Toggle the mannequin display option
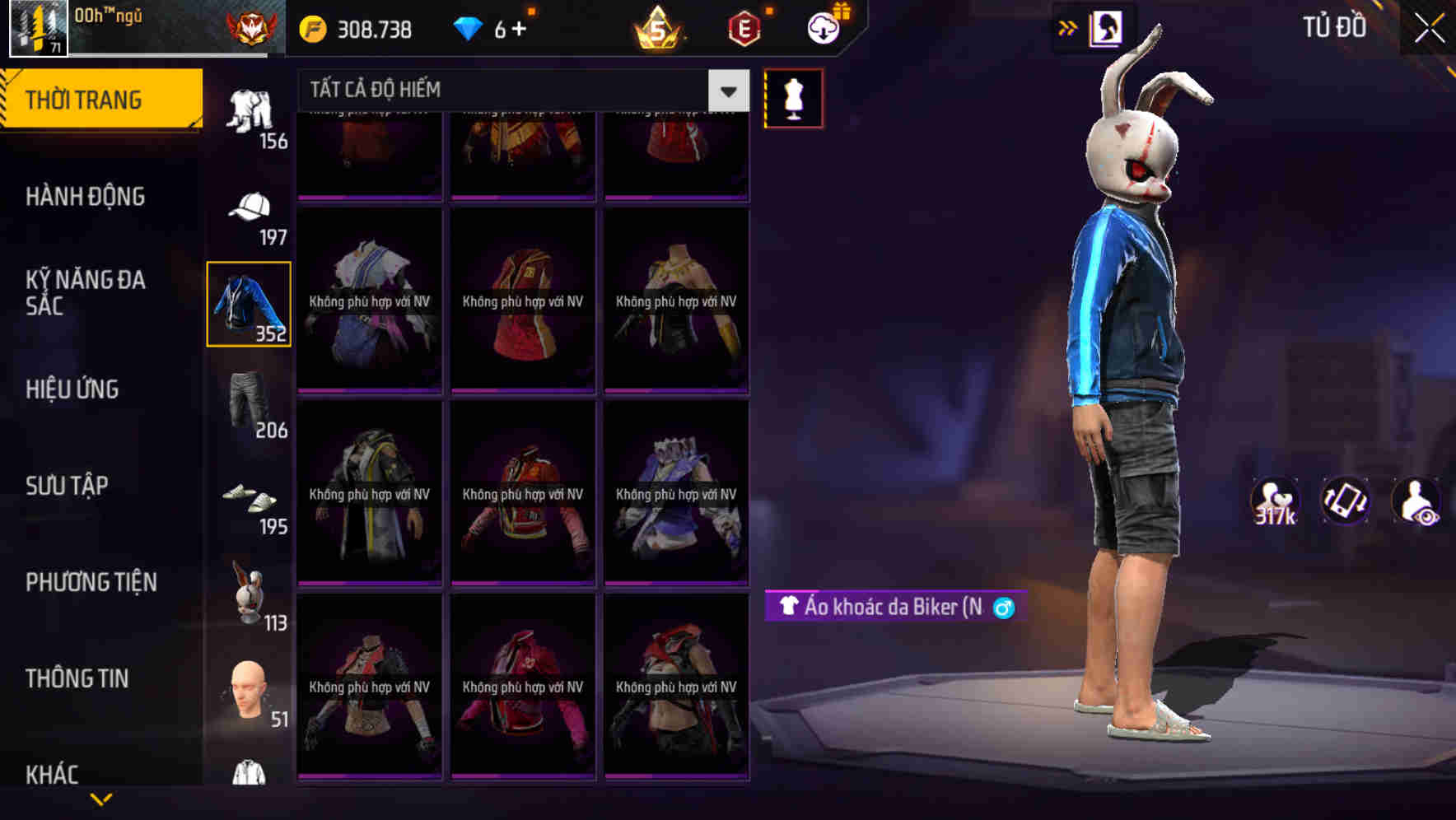The width and height of the screenshot is (1456, 820). tap(793, 97)
